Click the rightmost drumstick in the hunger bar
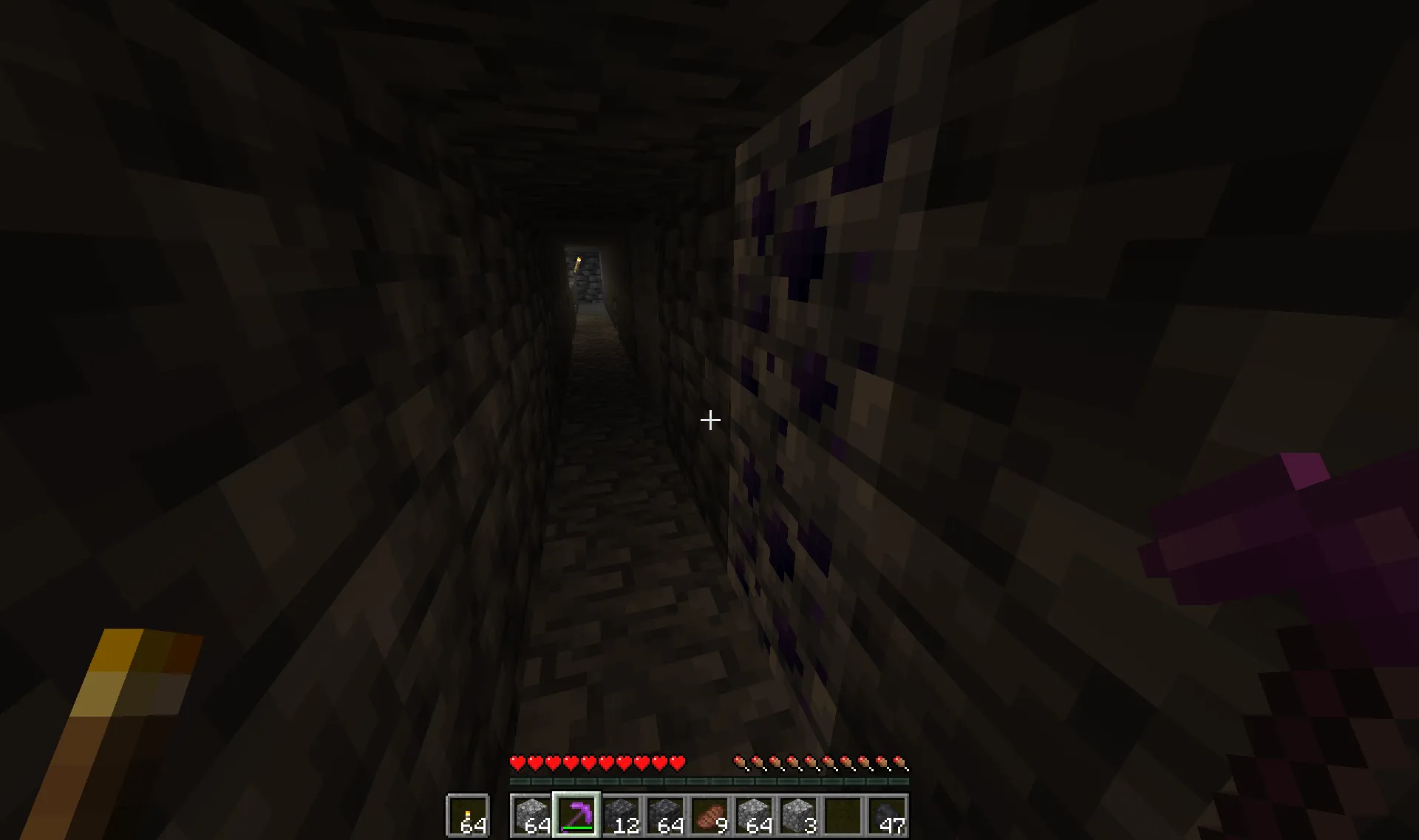Screen dimensions: 1419x840 pos(900,761)
